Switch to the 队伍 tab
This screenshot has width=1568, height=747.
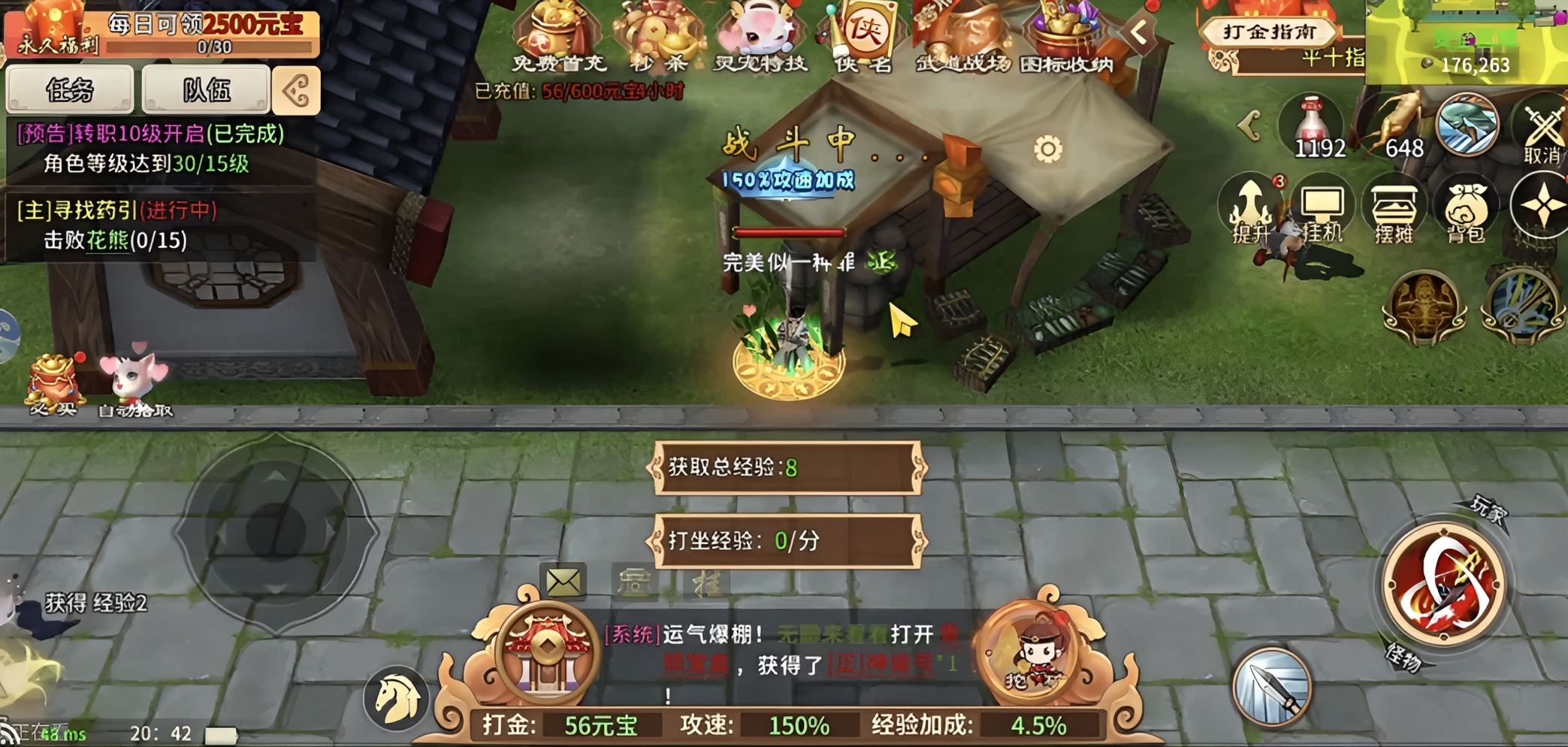pos(207,89)
